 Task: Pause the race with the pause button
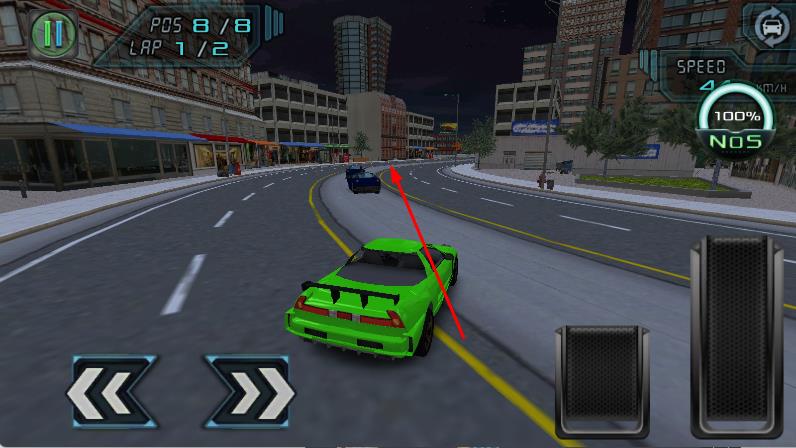tap(53, 34)
